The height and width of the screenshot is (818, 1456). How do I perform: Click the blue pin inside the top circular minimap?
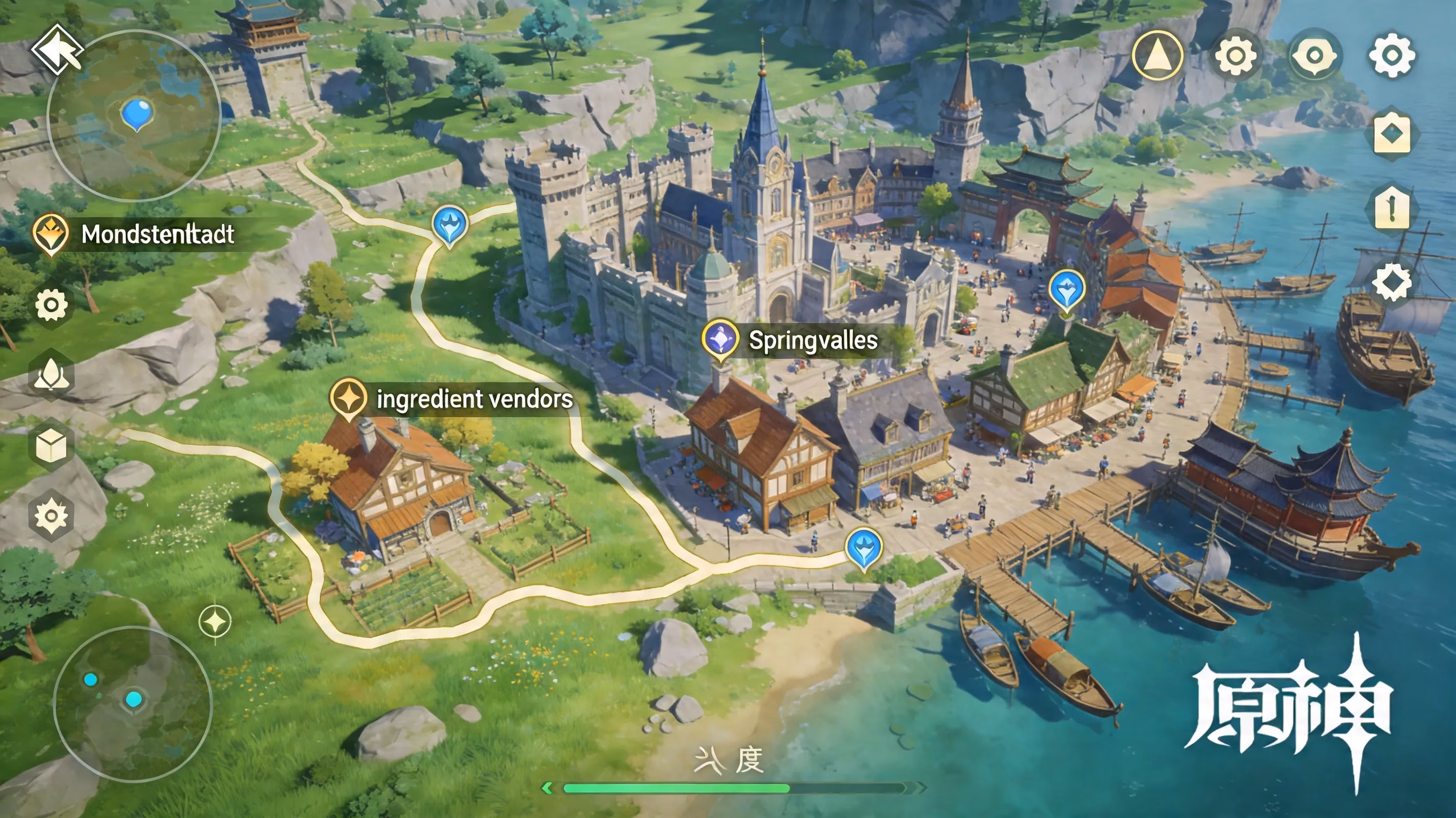[136, 112]
